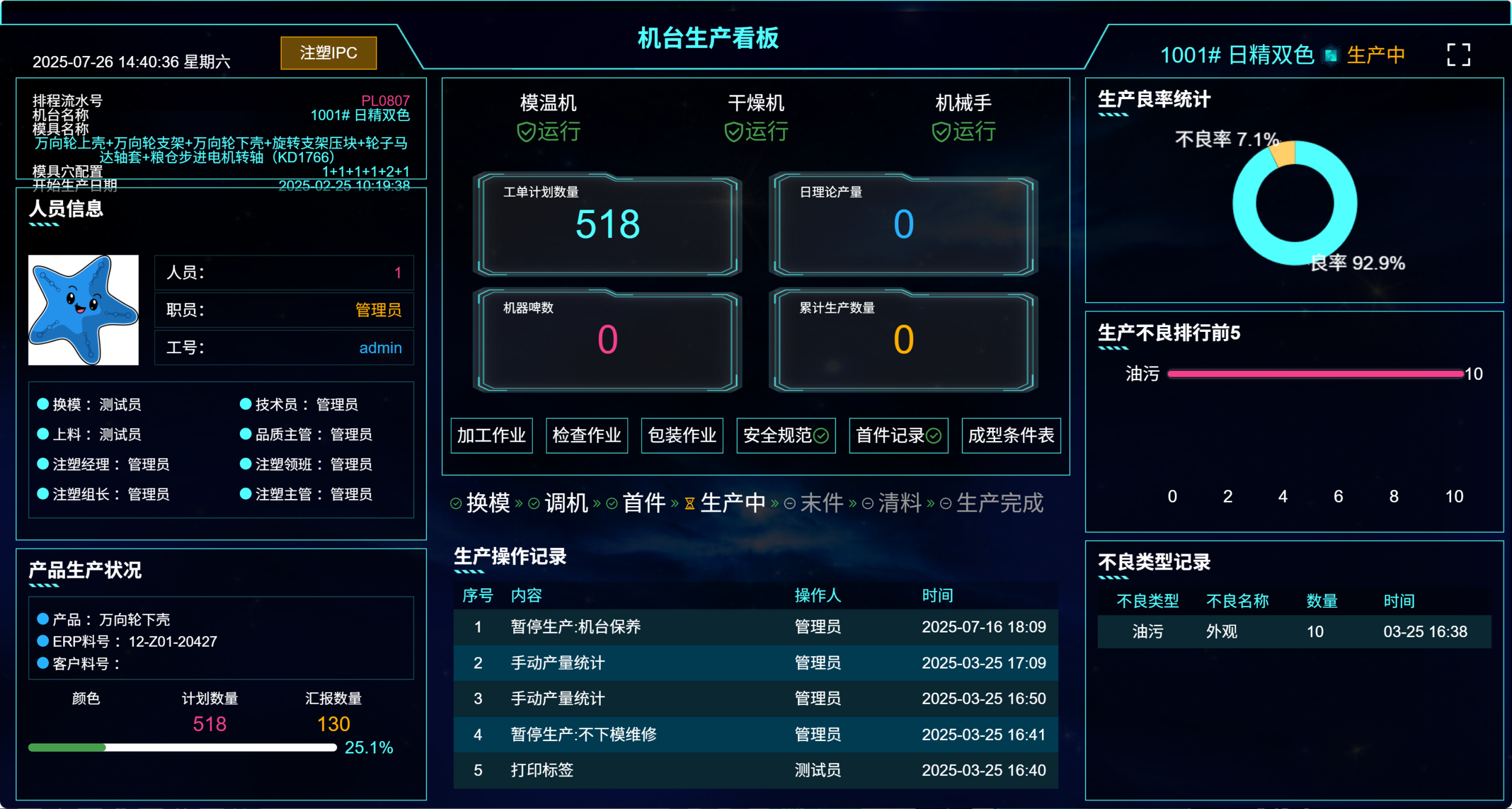The image size is (1512, 809).
Task: Expand the chevron between 首件 and 生产中
Action: pos(673,503)
